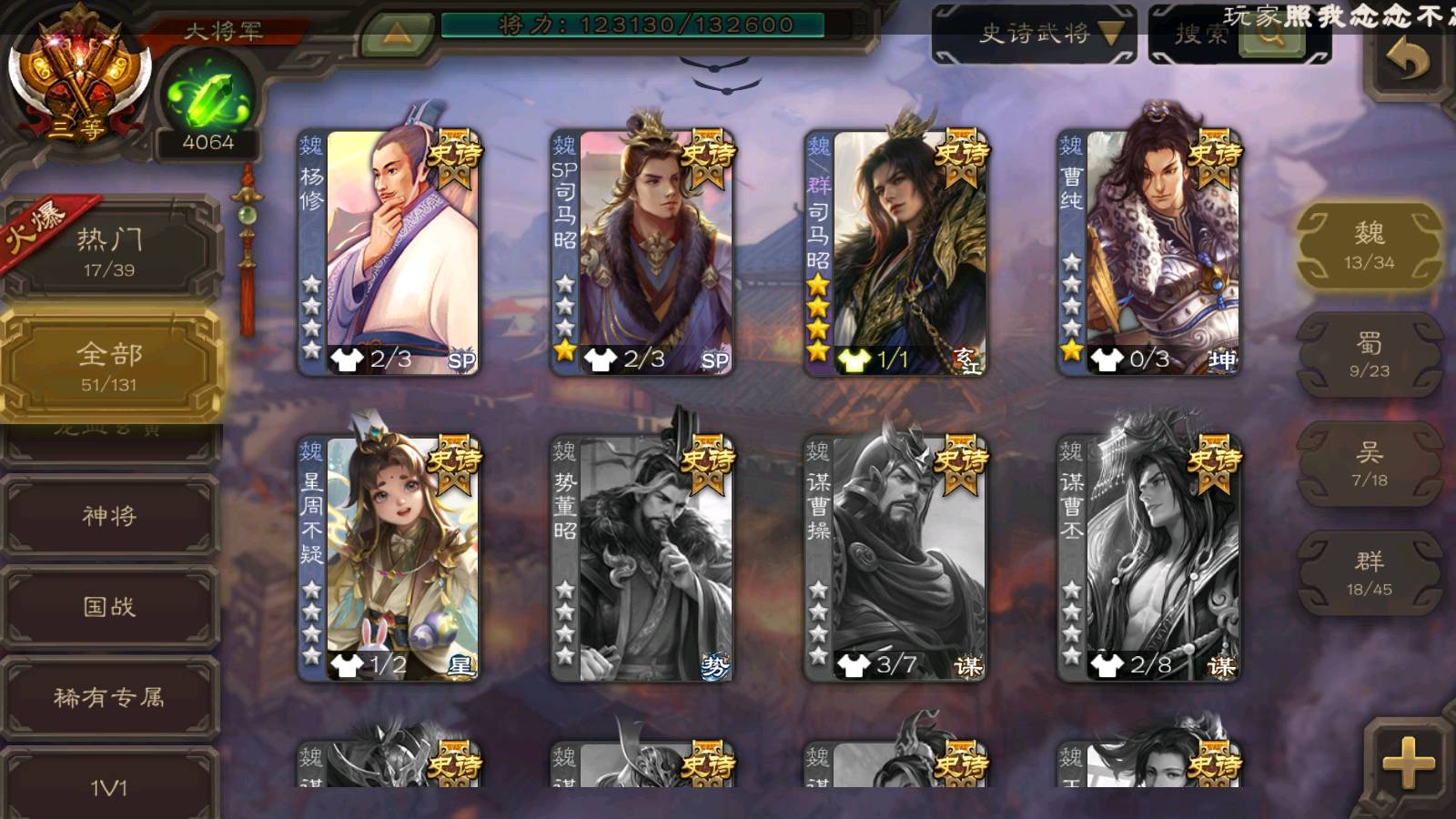
Task: Open the 星周不疑 general card
Action: 389,558
